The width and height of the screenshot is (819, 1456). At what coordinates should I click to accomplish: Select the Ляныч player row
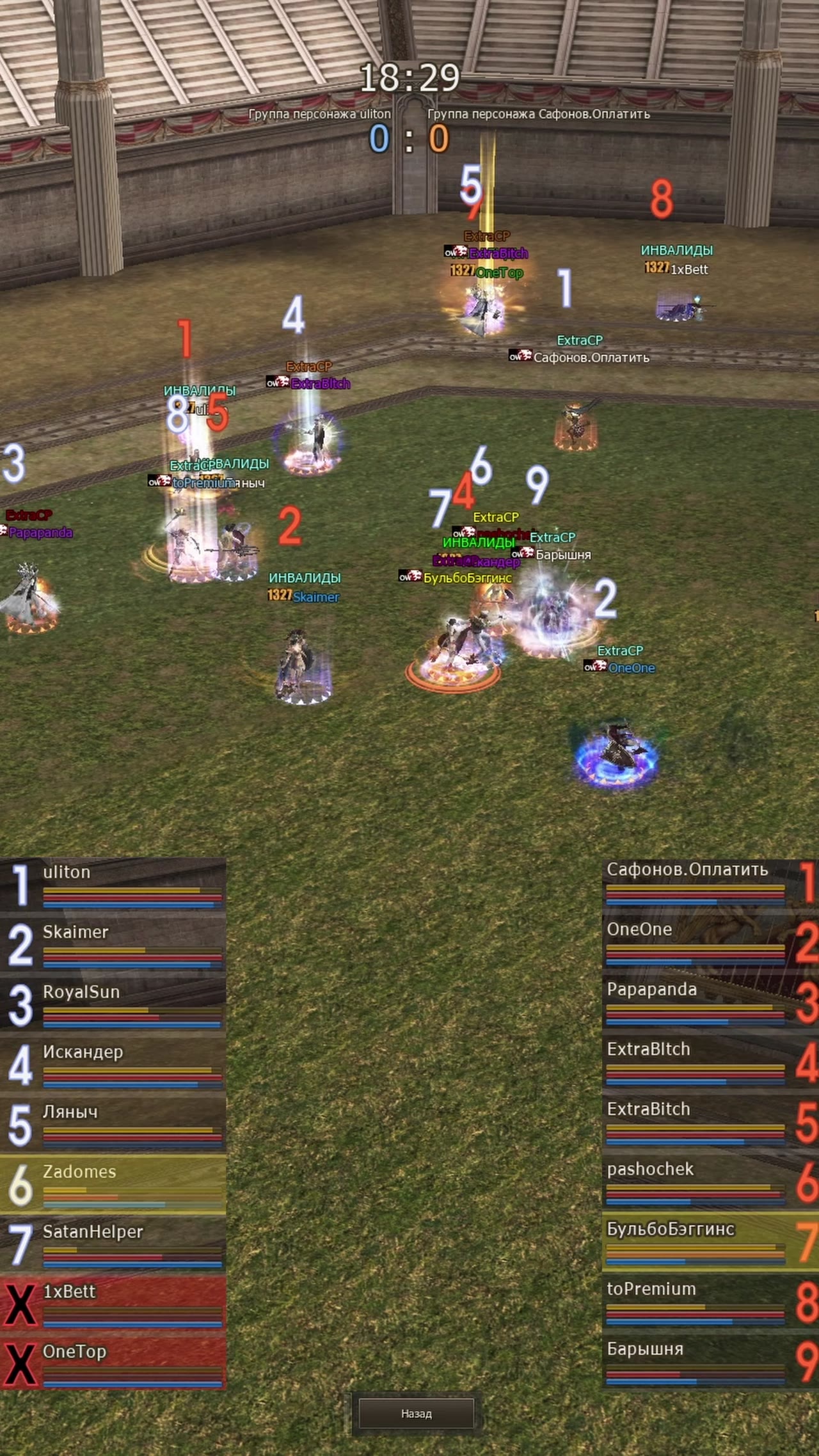coord(113,1125)
